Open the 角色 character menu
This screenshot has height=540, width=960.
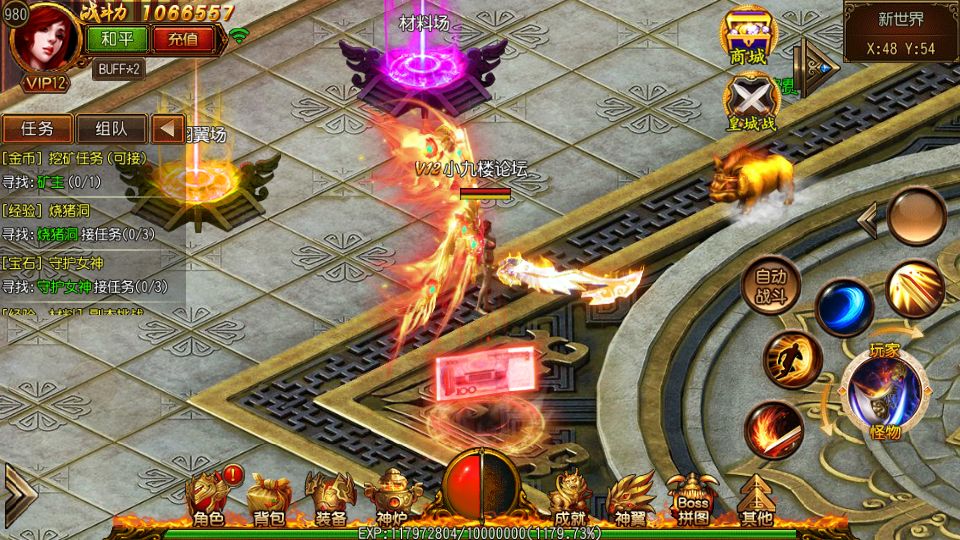[x=209, y=498]
